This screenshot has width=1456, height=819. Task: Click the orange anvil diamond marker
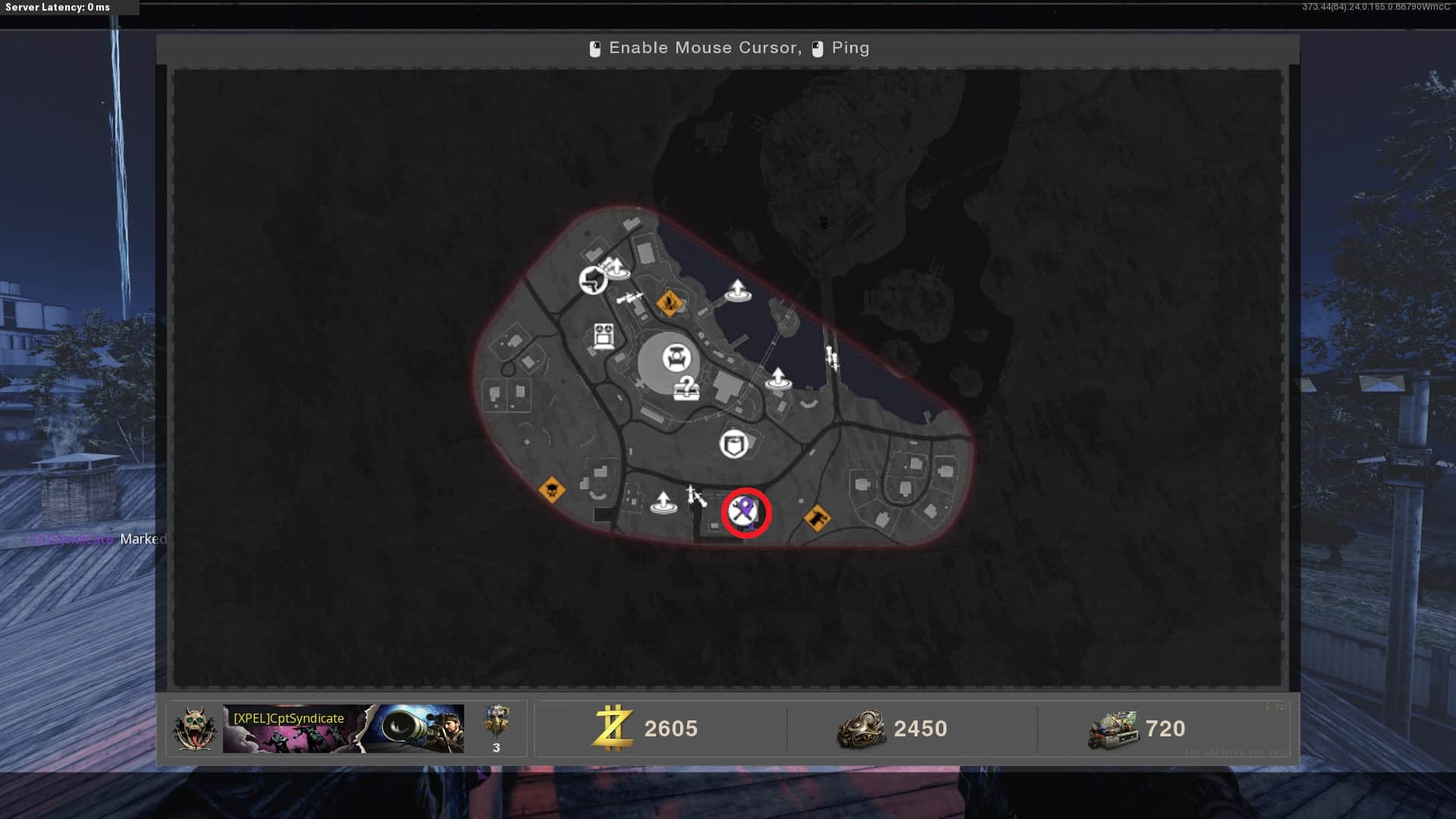coord(817,519)
